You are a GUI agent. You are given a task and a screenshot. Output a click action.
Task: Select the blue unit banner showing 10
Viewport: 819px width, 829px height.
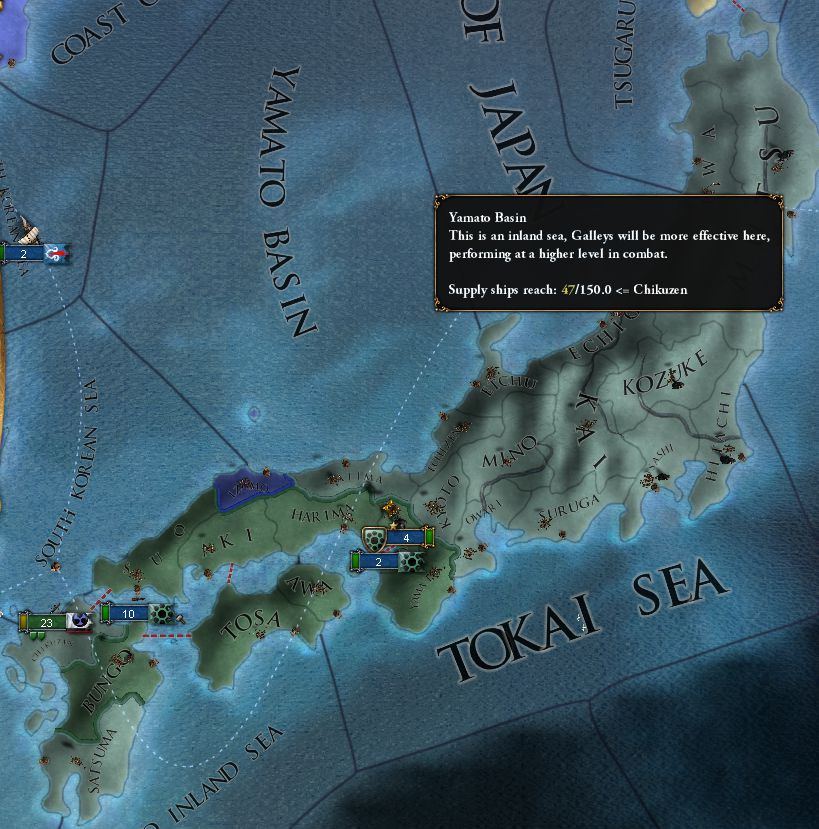(130, 613)
